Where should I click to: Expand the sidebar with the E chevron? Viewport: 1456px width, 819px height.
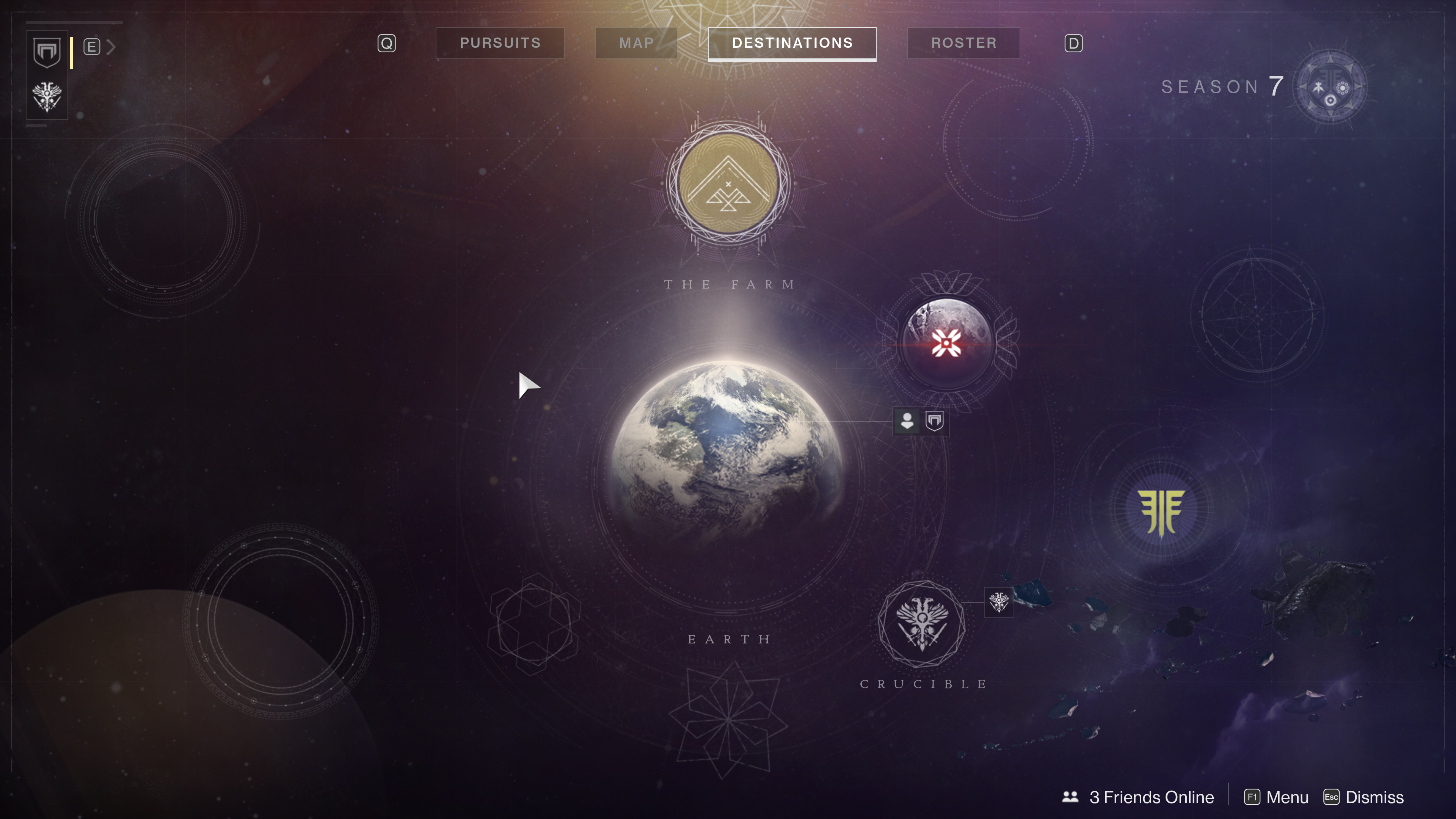pos(111,47)
